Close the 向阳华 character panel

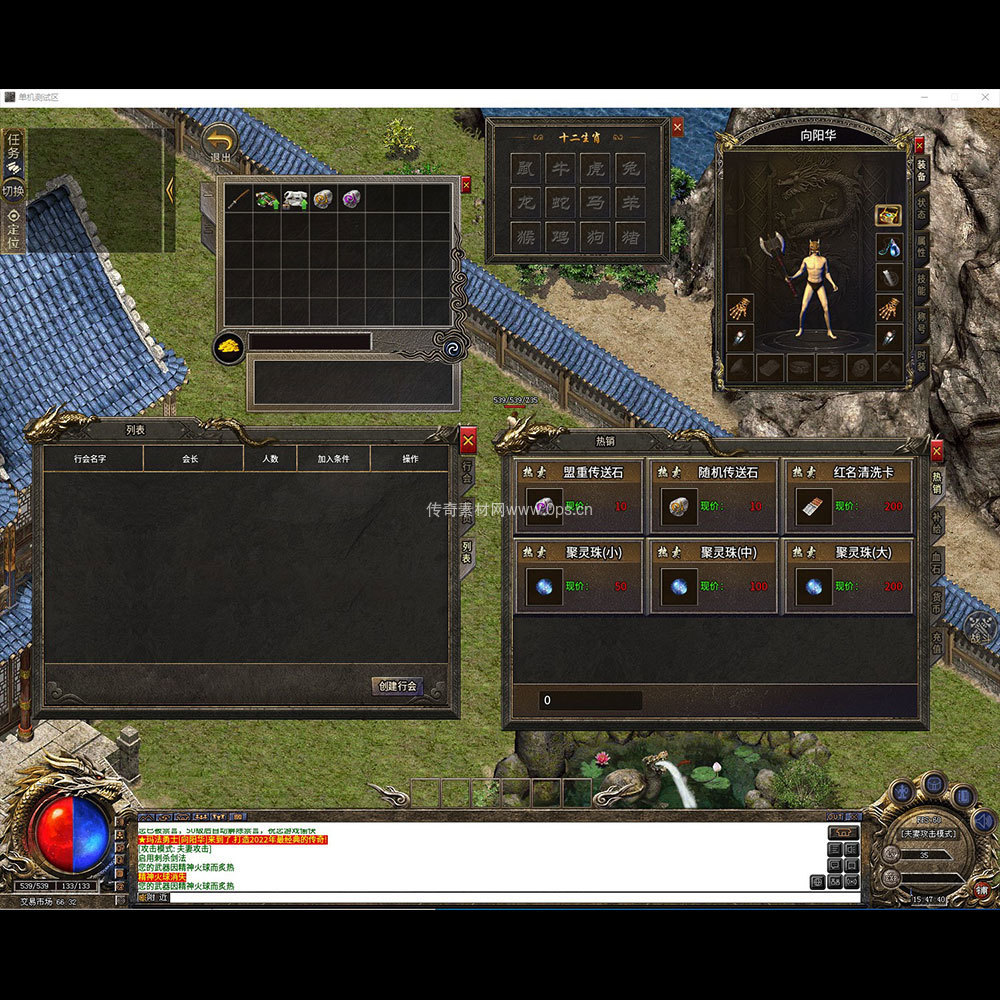[x=919, y=146]
